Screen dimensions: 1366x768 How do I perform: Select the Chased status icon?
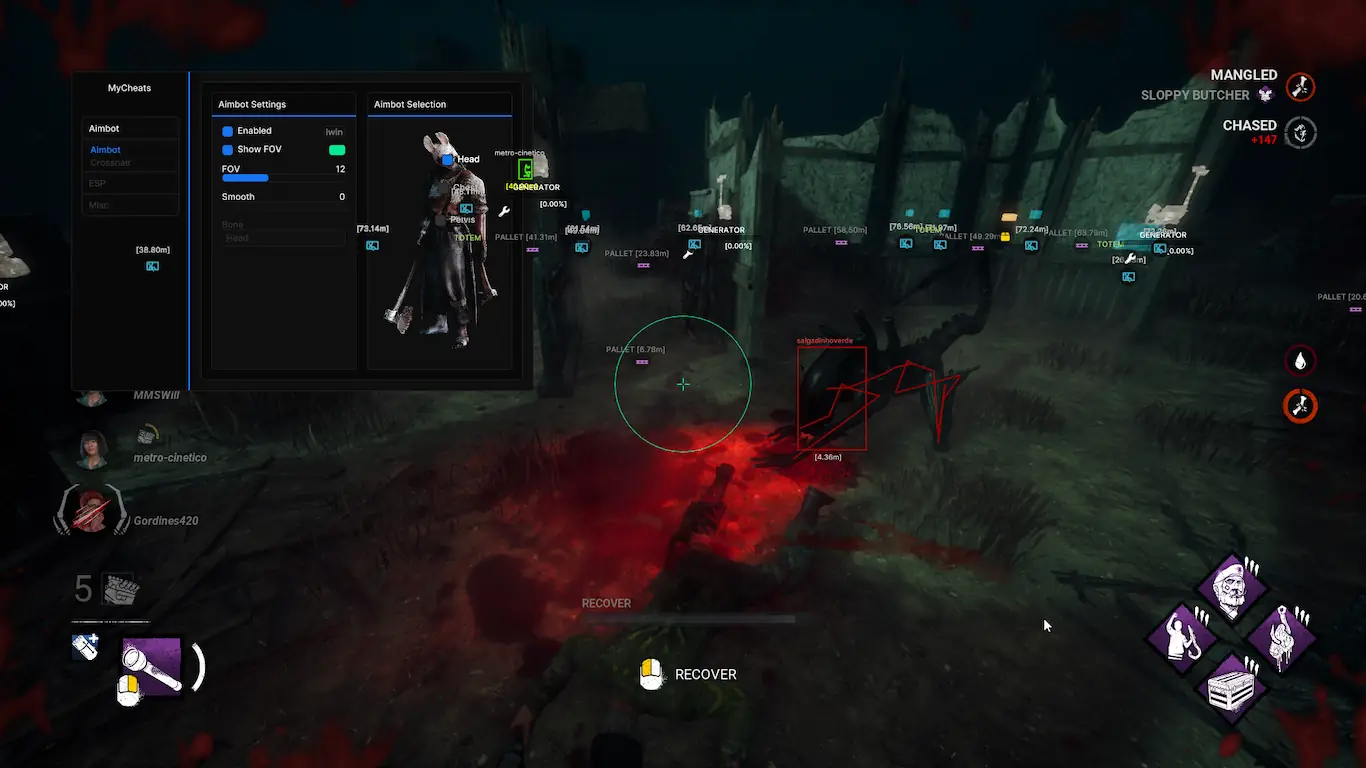click(x=1300, y=133)
